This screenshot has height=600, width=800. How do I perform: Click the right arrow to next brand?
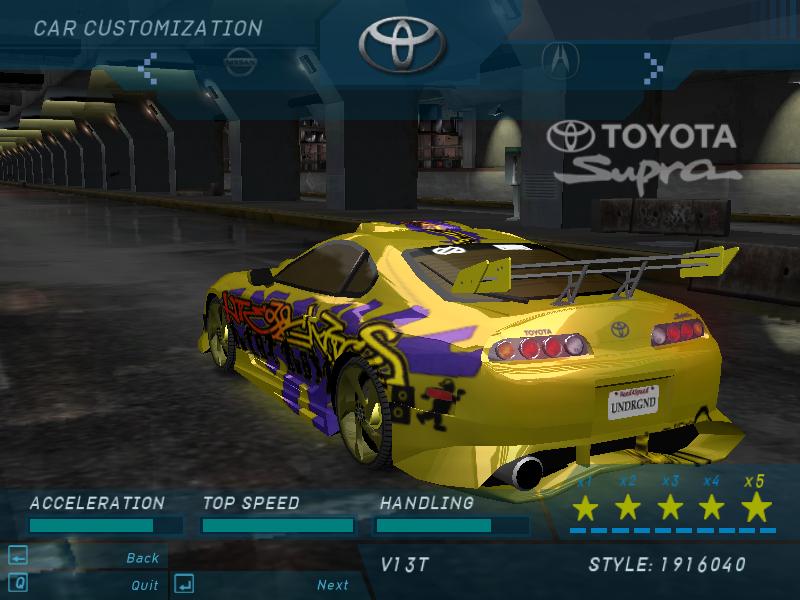[653, 68]
